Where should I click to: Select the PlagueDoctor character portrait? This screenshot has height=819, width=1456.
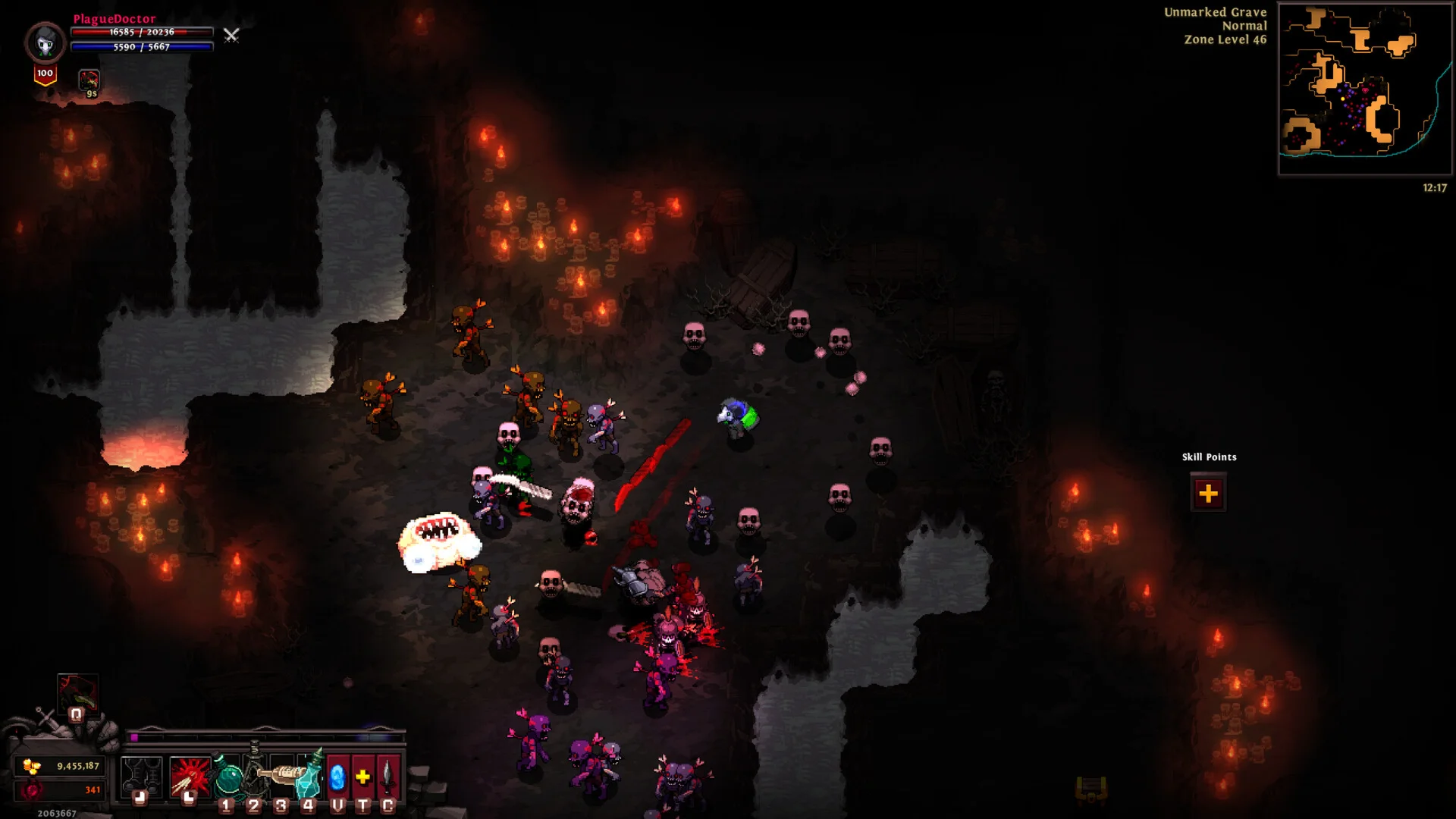click(x=45, y=42)
